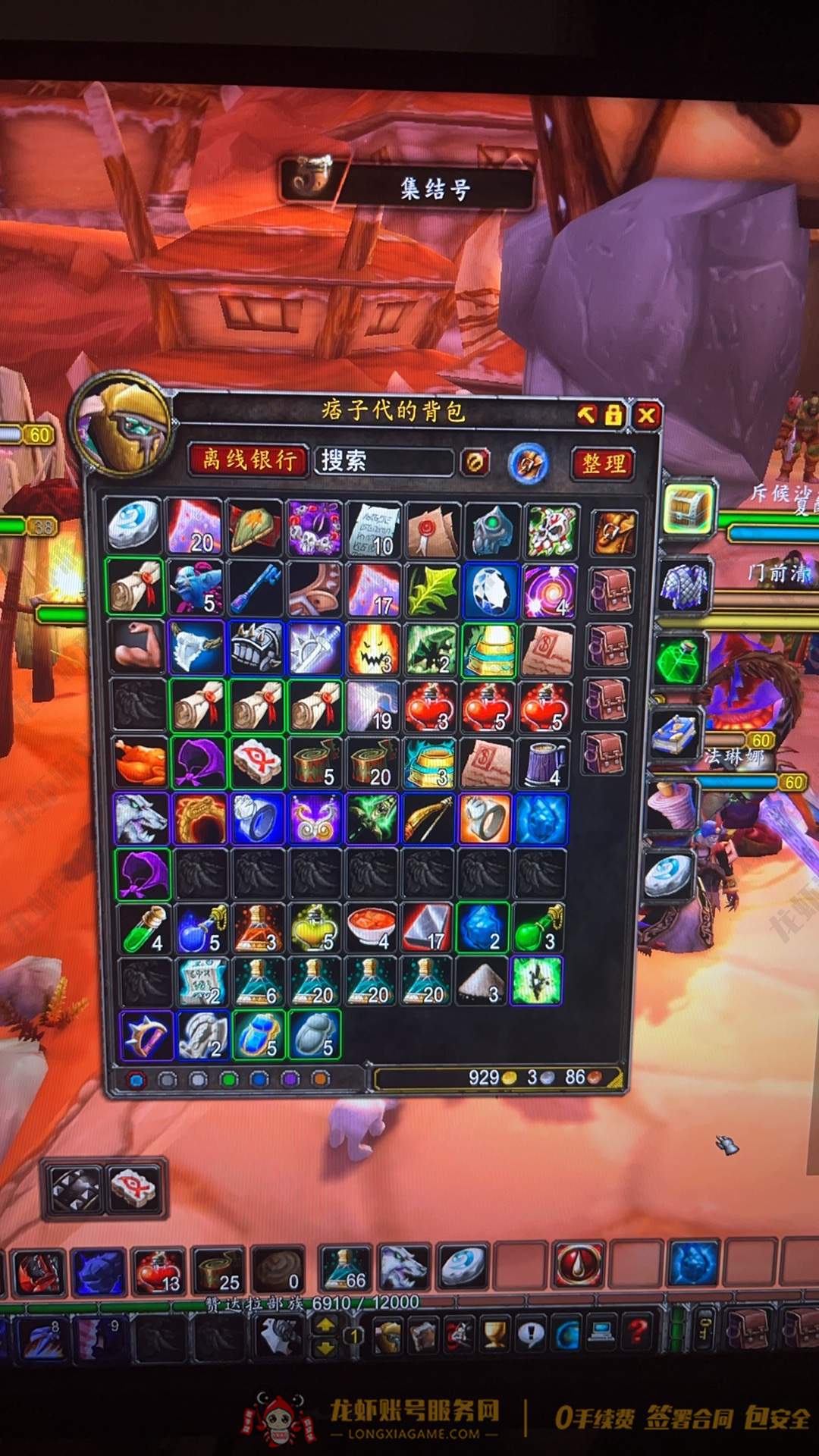Close the backpack window
Image resolution: width=819 pixels, height=1456 pixels.
646,415
